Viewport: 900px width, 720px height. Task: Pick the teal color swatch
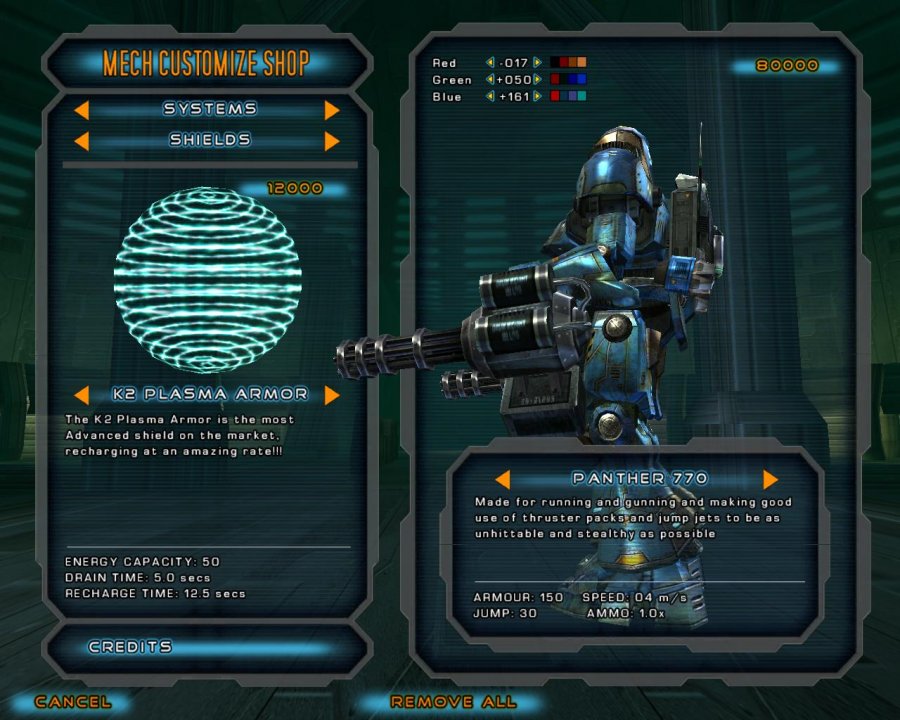point(582,97)
